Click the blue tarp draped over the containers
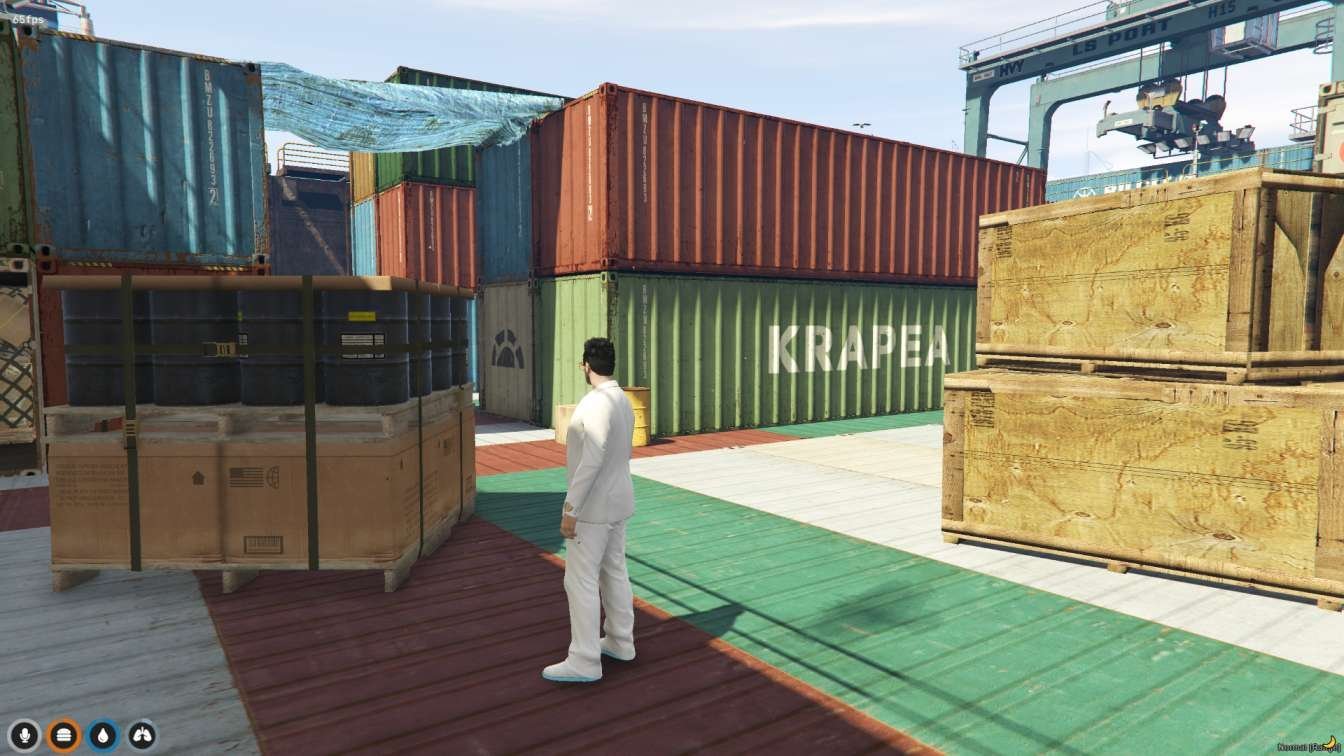The image size is (1344, 756). click(x=390, y=110)
